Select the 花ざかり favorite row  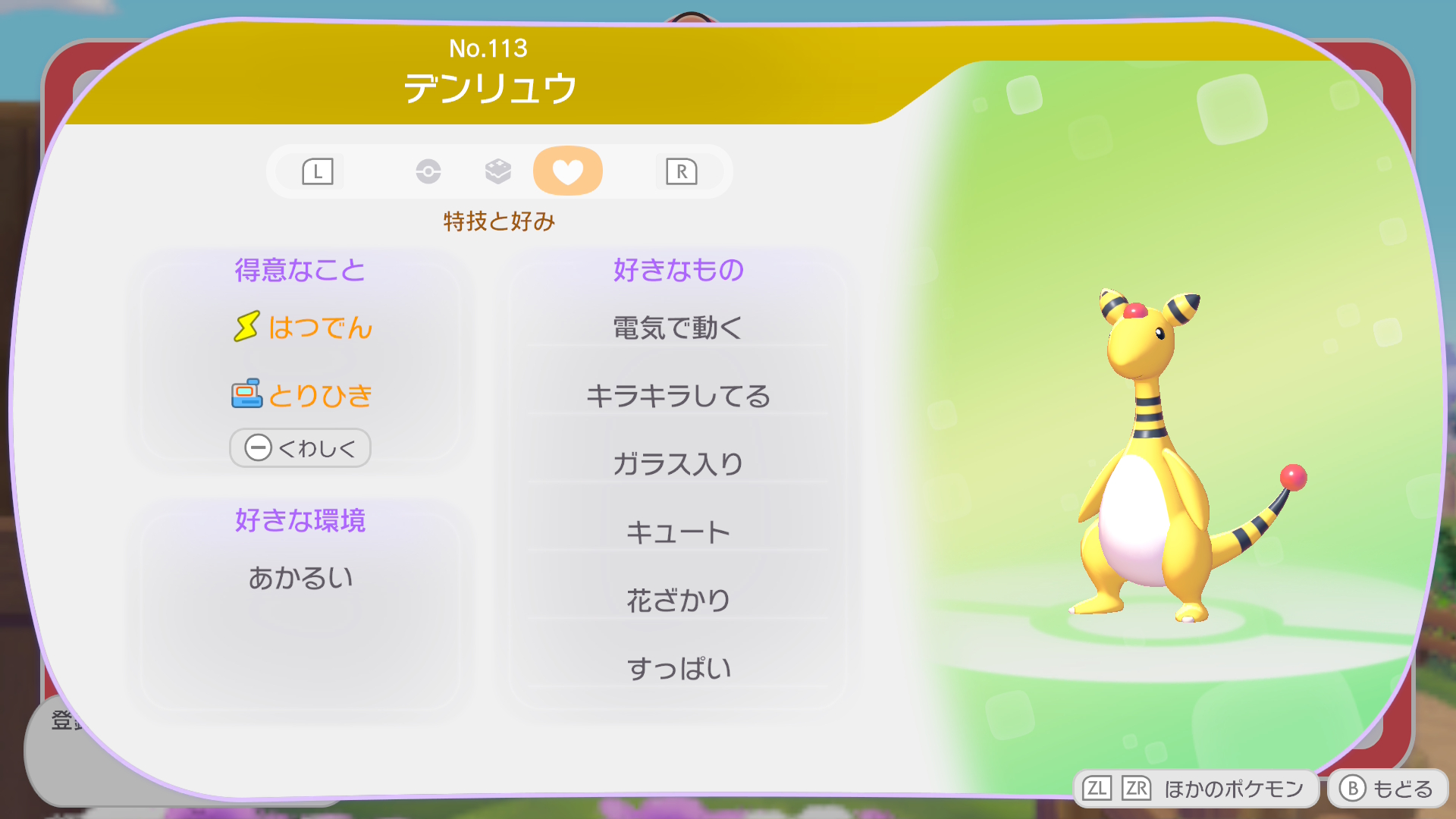pos(678,601)
